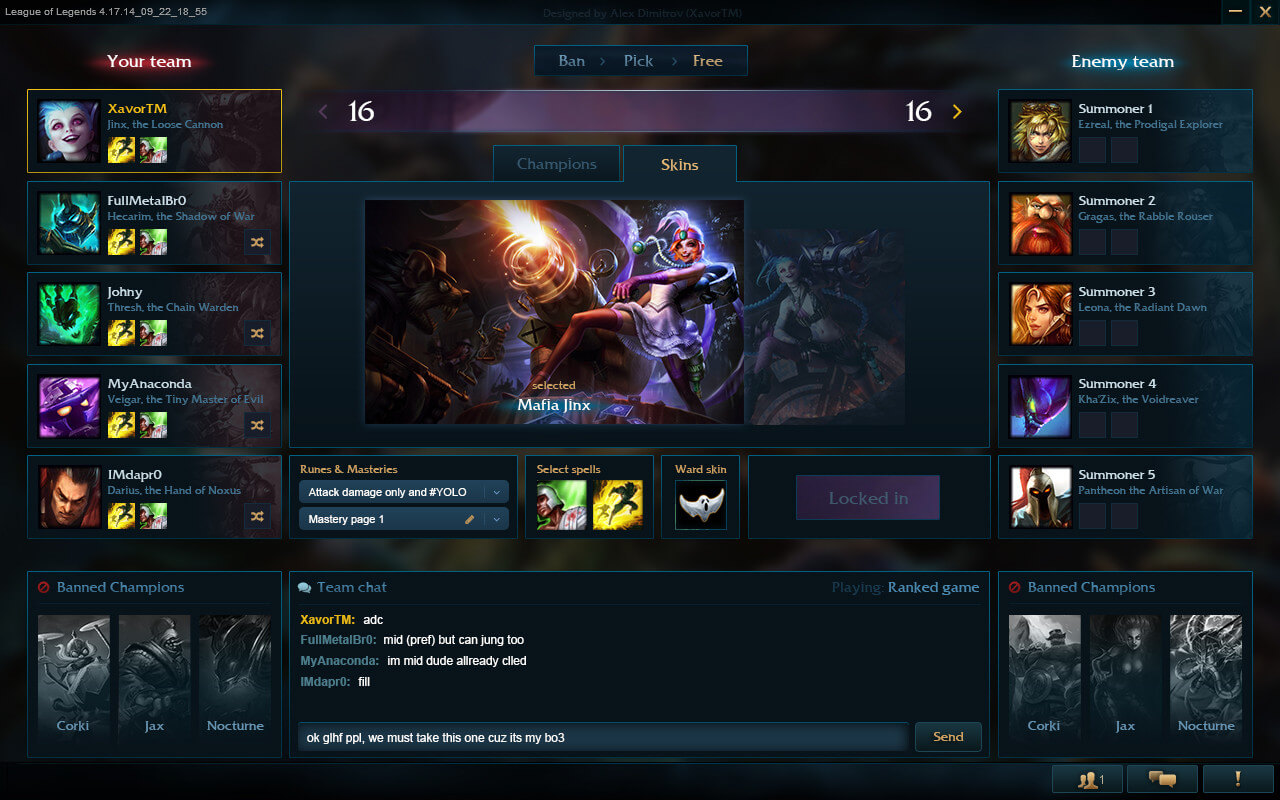Click the Locked in button
The width and height of the screenshot is (1280, 800).
pos(868,498)
